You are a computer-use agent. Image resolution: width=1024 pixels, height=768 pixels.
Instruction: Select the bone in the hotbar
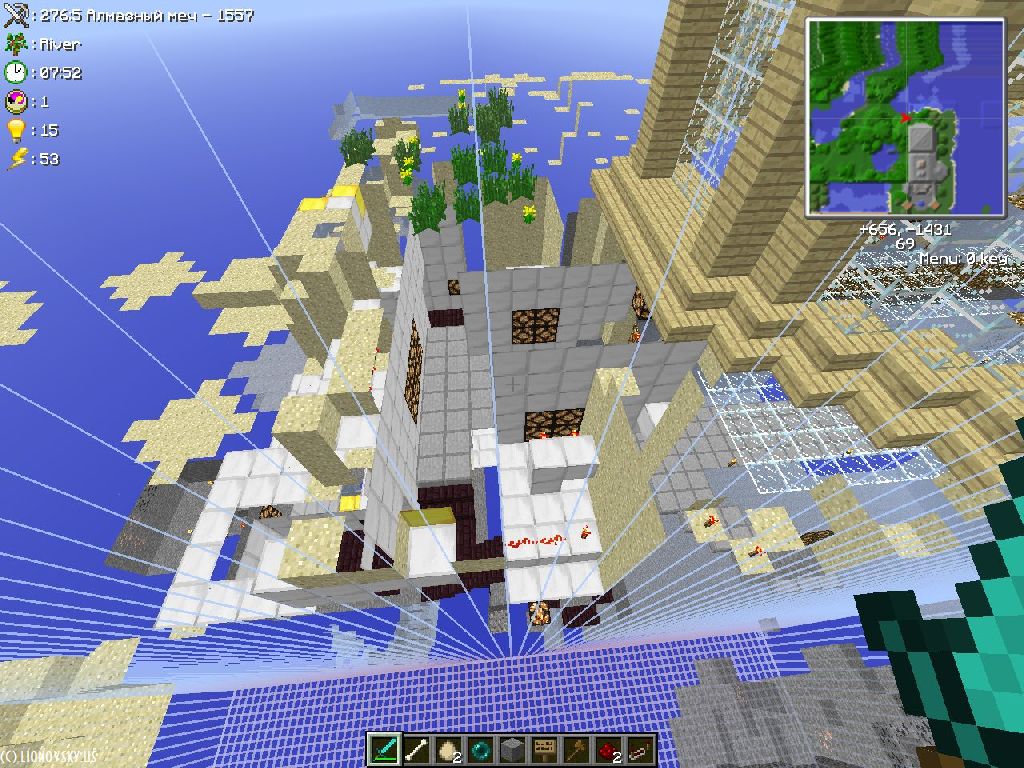pos(416,749)
